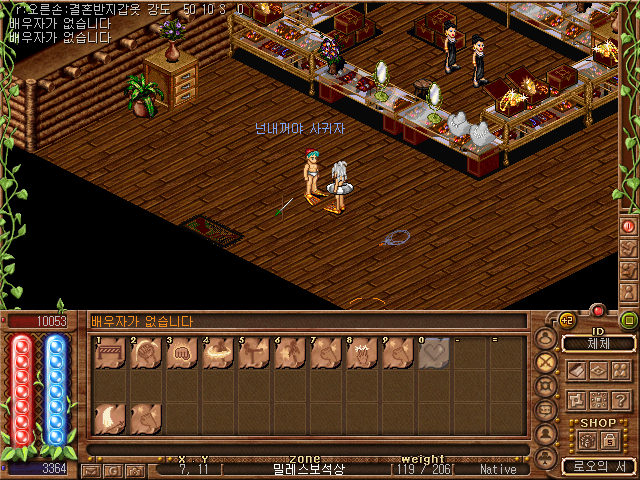Click the 로오의 서 button
Viewport: 640px width, 480px height.
[598, 466]
